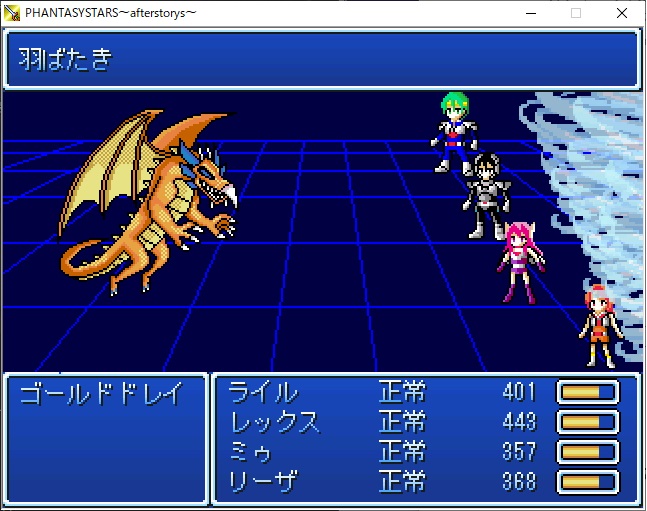The height and width of the screenshot is (511, 647).
Task: Choose レックス in the party list
Action: [275, 421]
